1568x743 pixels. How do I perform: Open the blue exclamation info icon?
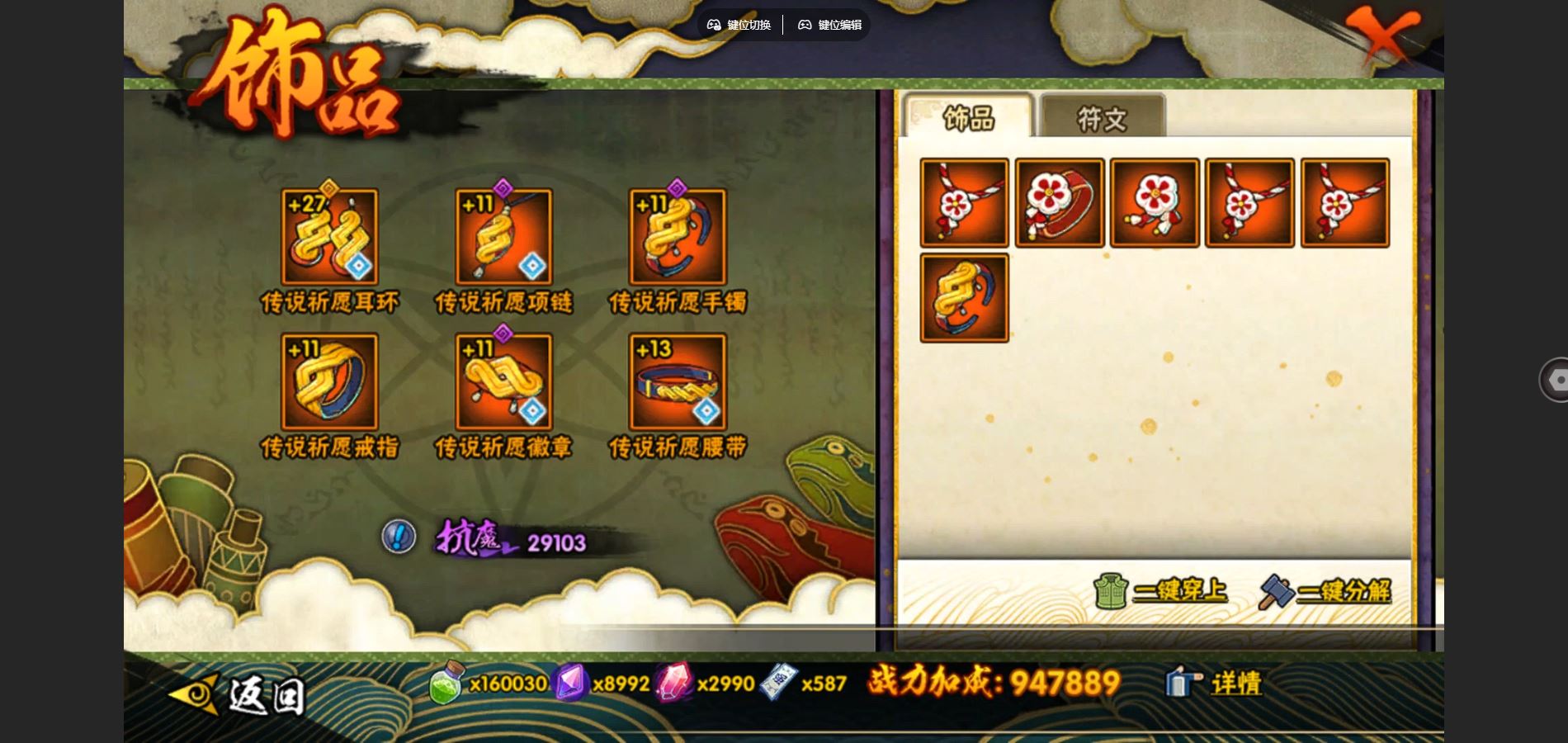pos(399,537)
